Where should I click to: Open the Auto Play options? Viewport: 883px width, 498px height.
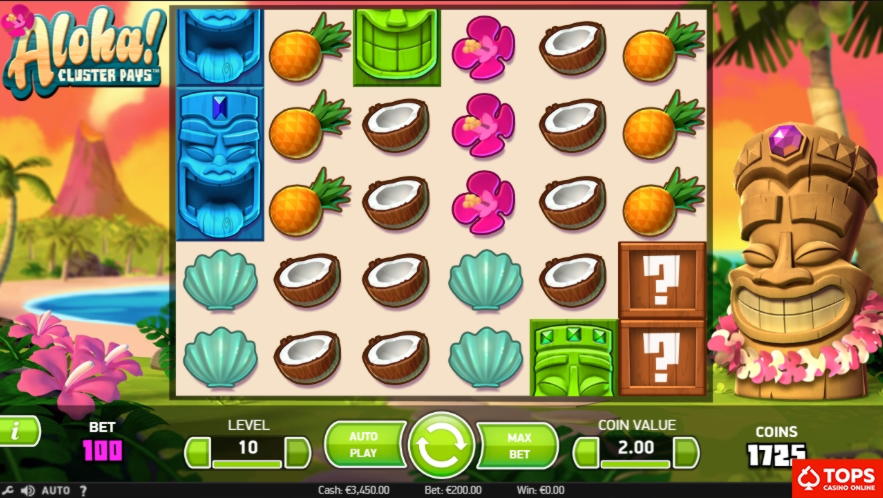click(362, 444)
